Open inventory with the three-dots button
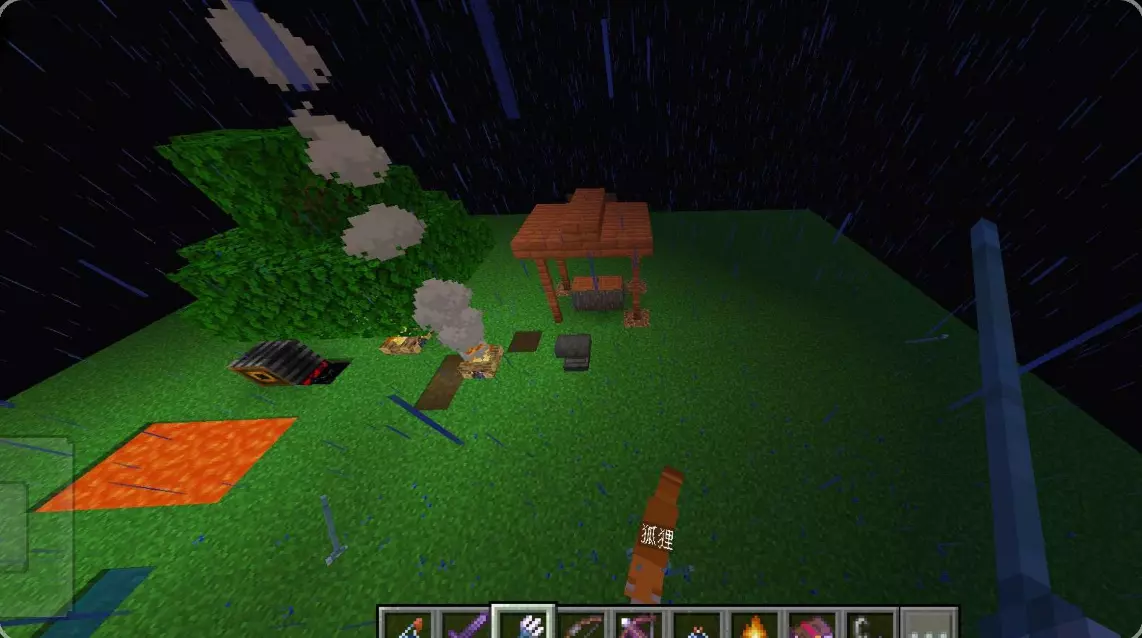The height and width of the screenshot is (638, 1142). (x=929, y=626)
